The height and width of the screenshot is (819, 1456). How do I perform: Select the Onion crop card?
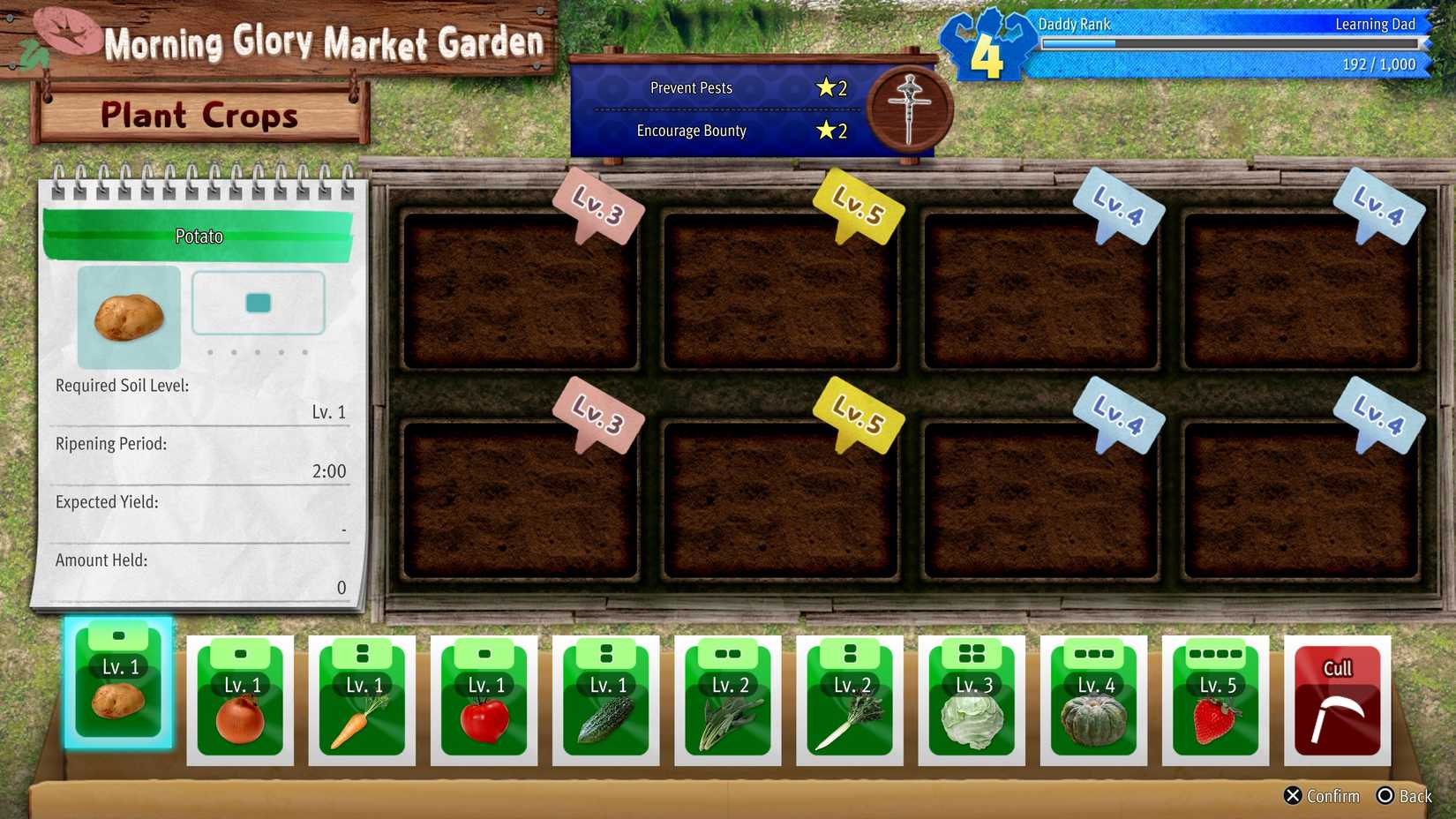click(x=240, y=702)
